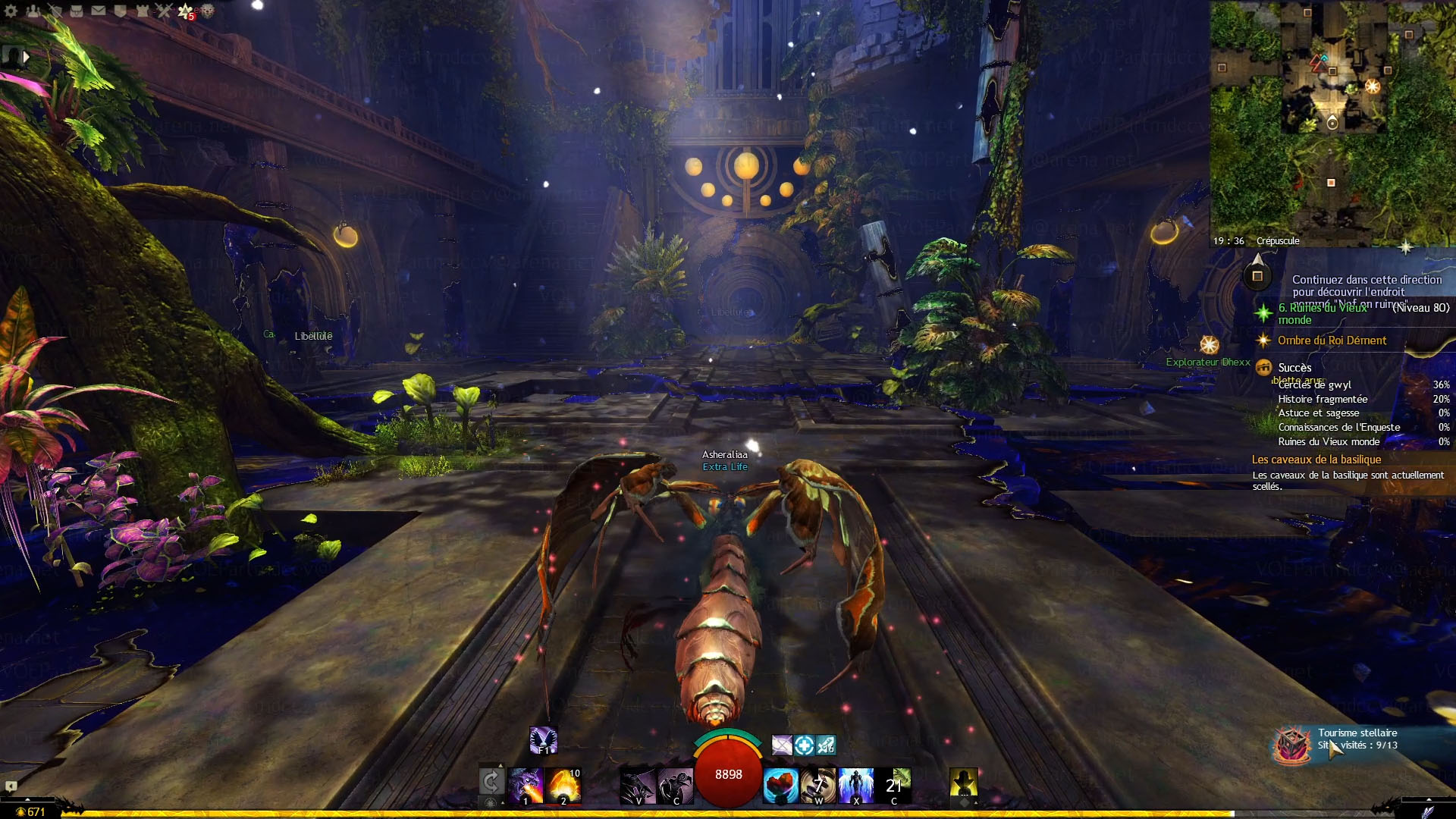Open the guild shield icon
The width and height of the screenshot is (1456, 819).
120,11
